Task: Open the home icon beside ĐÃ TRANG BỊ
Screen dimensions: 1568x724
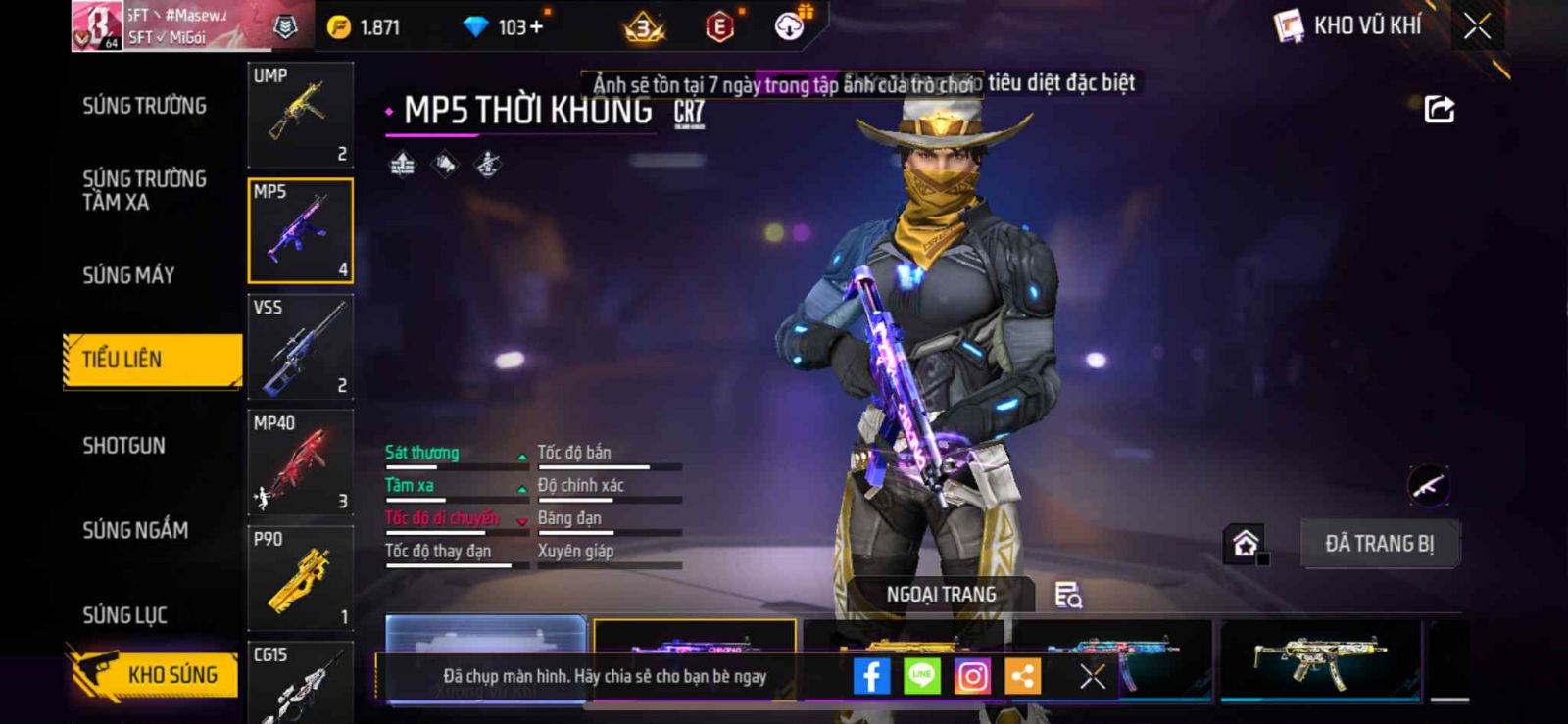Action: pyautogui.click(x=1246, y=543)
